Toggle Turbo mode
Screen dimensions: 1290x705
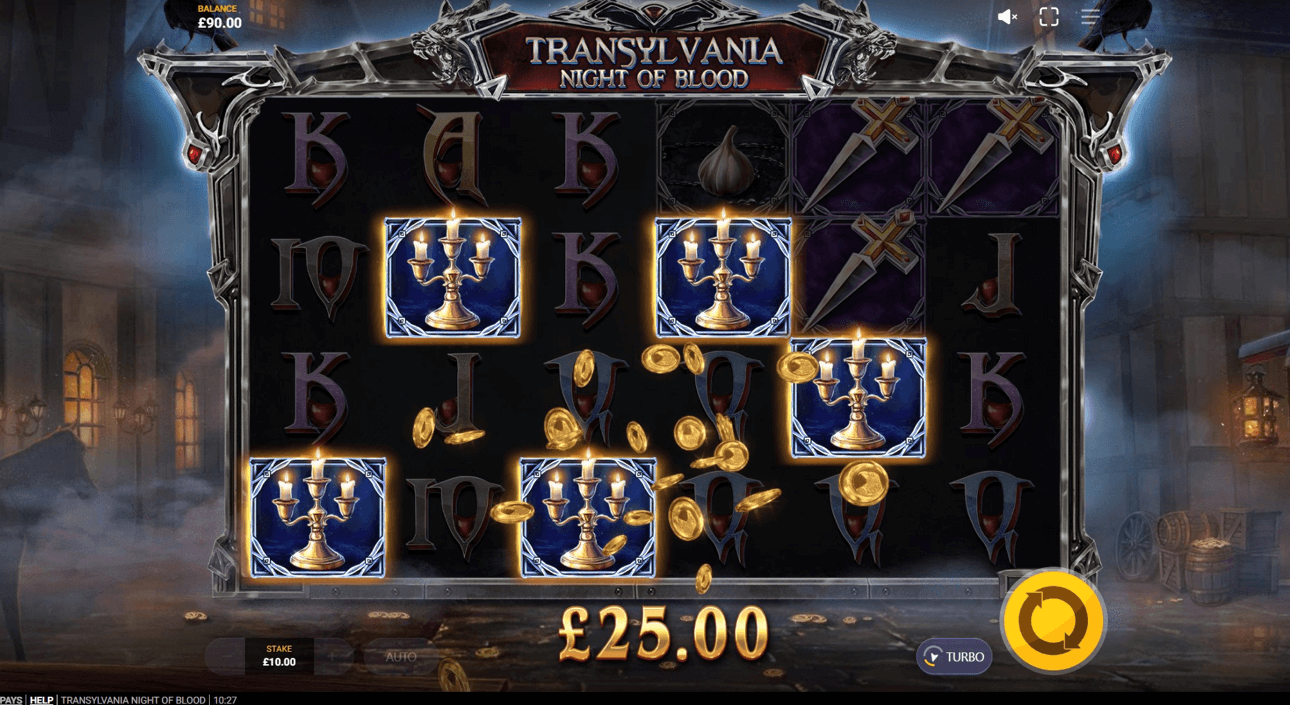954,657
